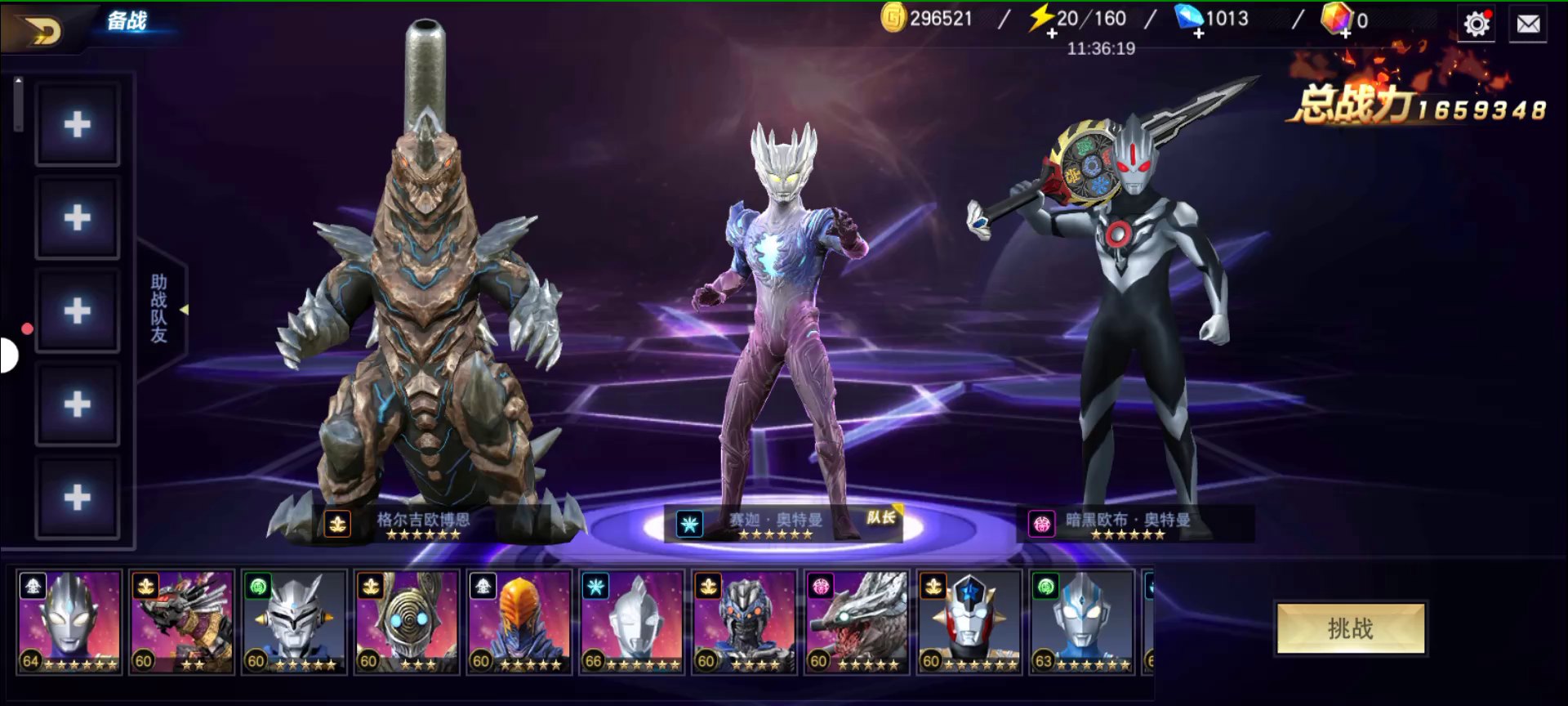This screenshot has width=1568, height=706.
Task: Click the 挑战 challenge button
Action: (x=1351, y=628)
